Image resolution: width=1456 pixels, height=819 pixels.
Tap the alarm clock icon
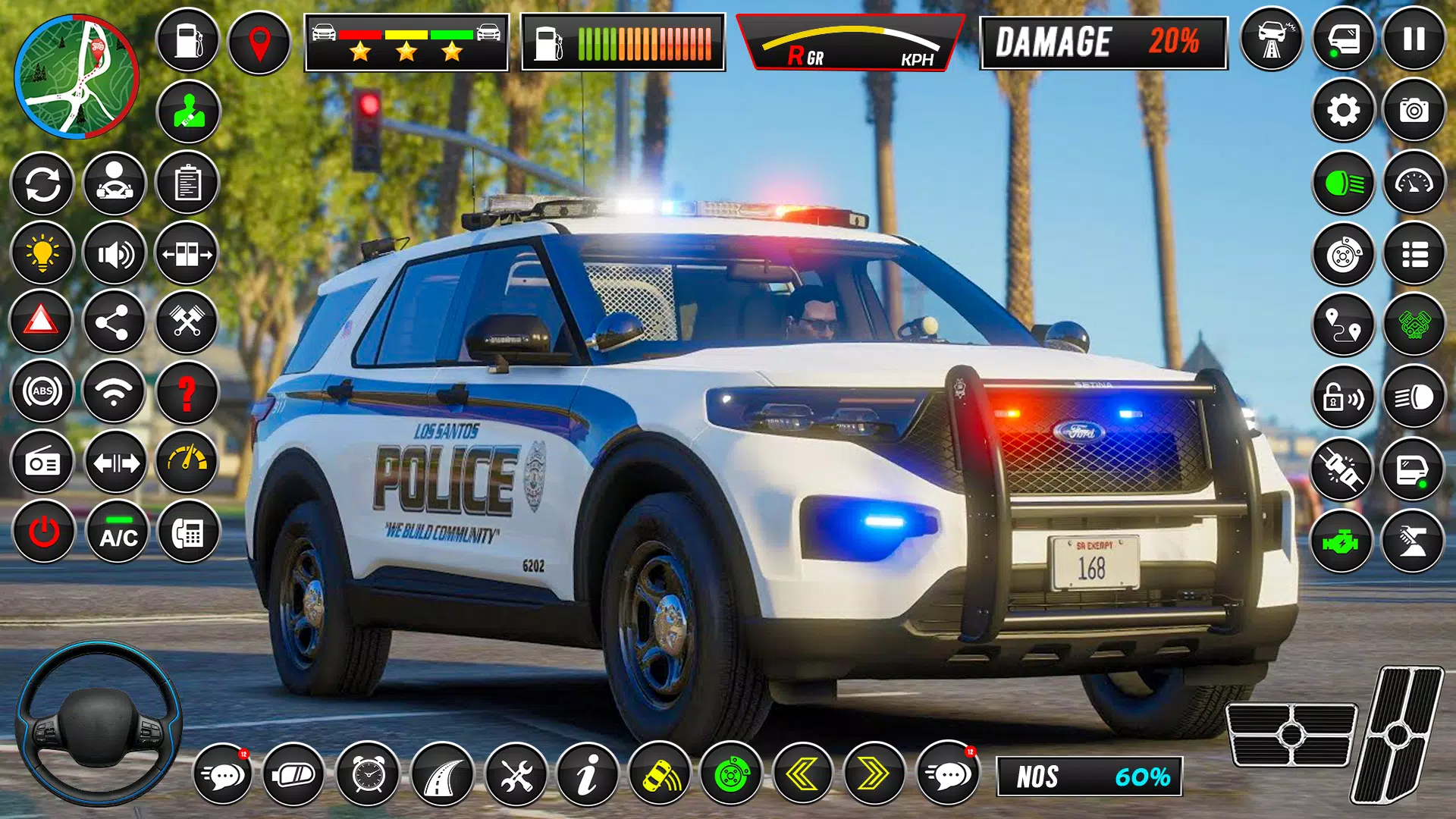pyautogui.click(x=368, y=774)
